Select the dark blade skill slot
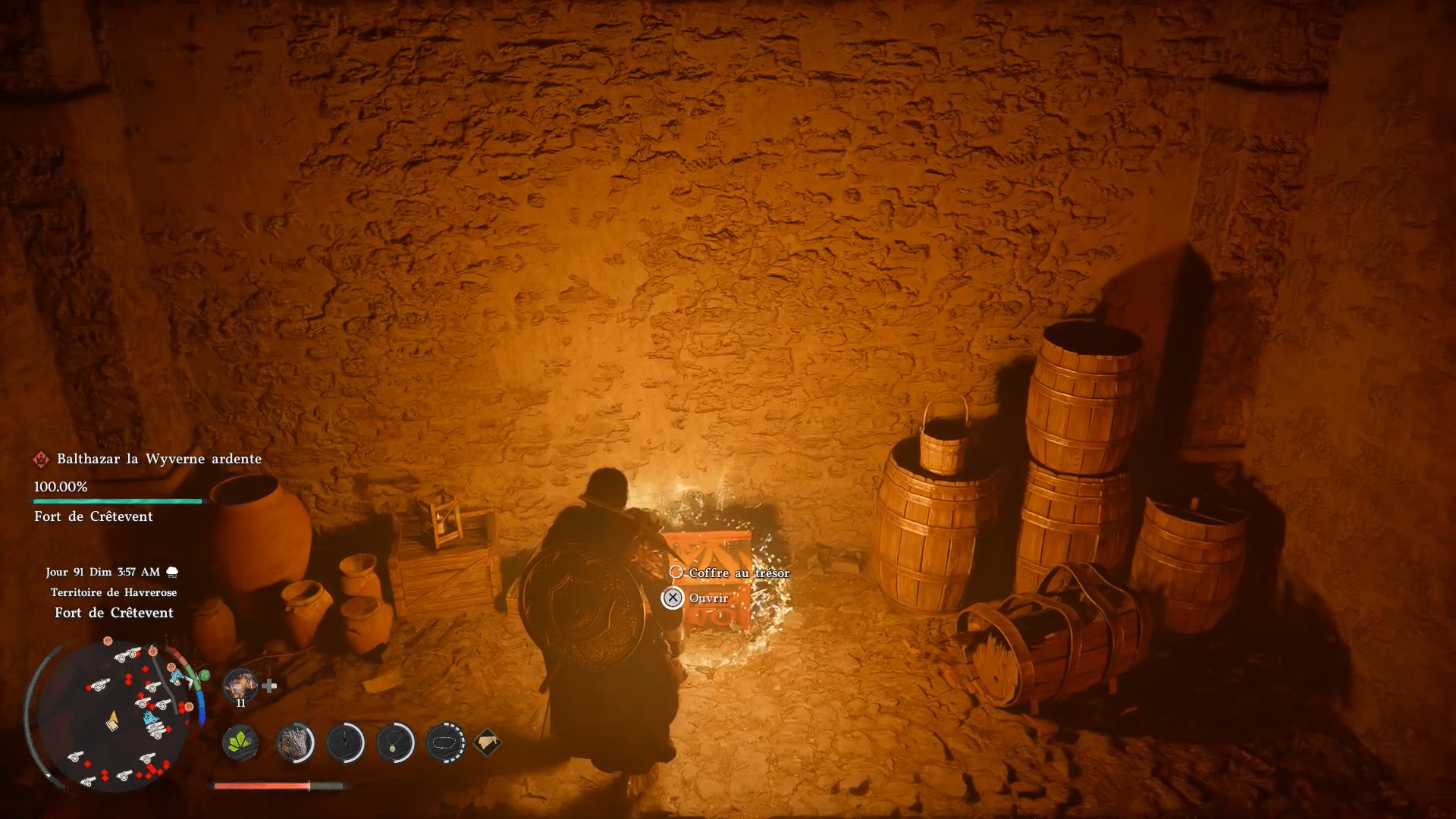The height and width of the screenshot is (819, 1456). (x=346, y=742)
